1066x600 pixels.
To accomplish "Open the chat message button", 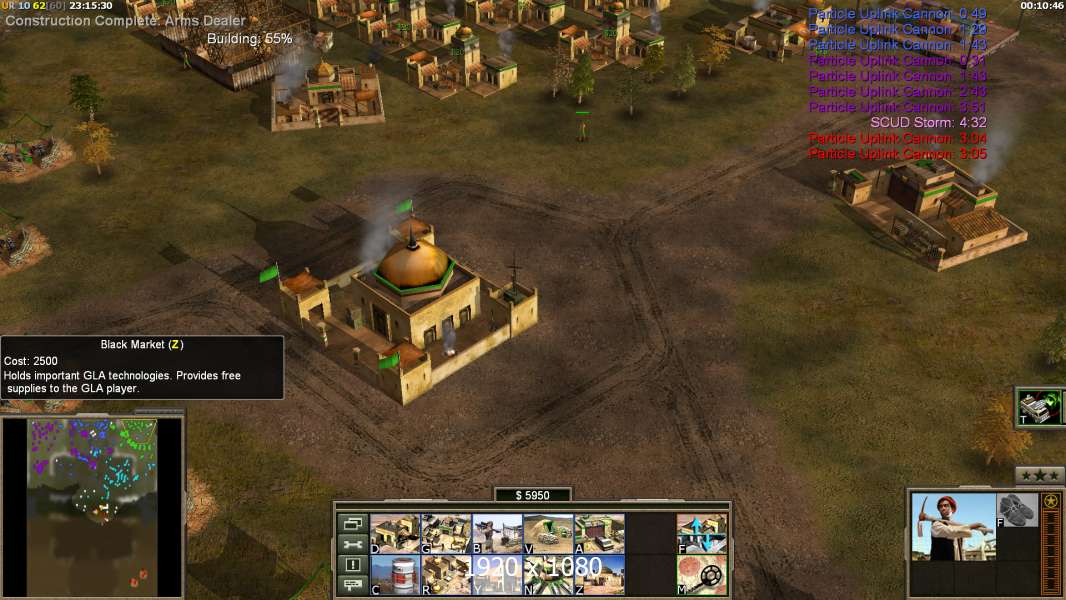I will [x=352, y=586].
